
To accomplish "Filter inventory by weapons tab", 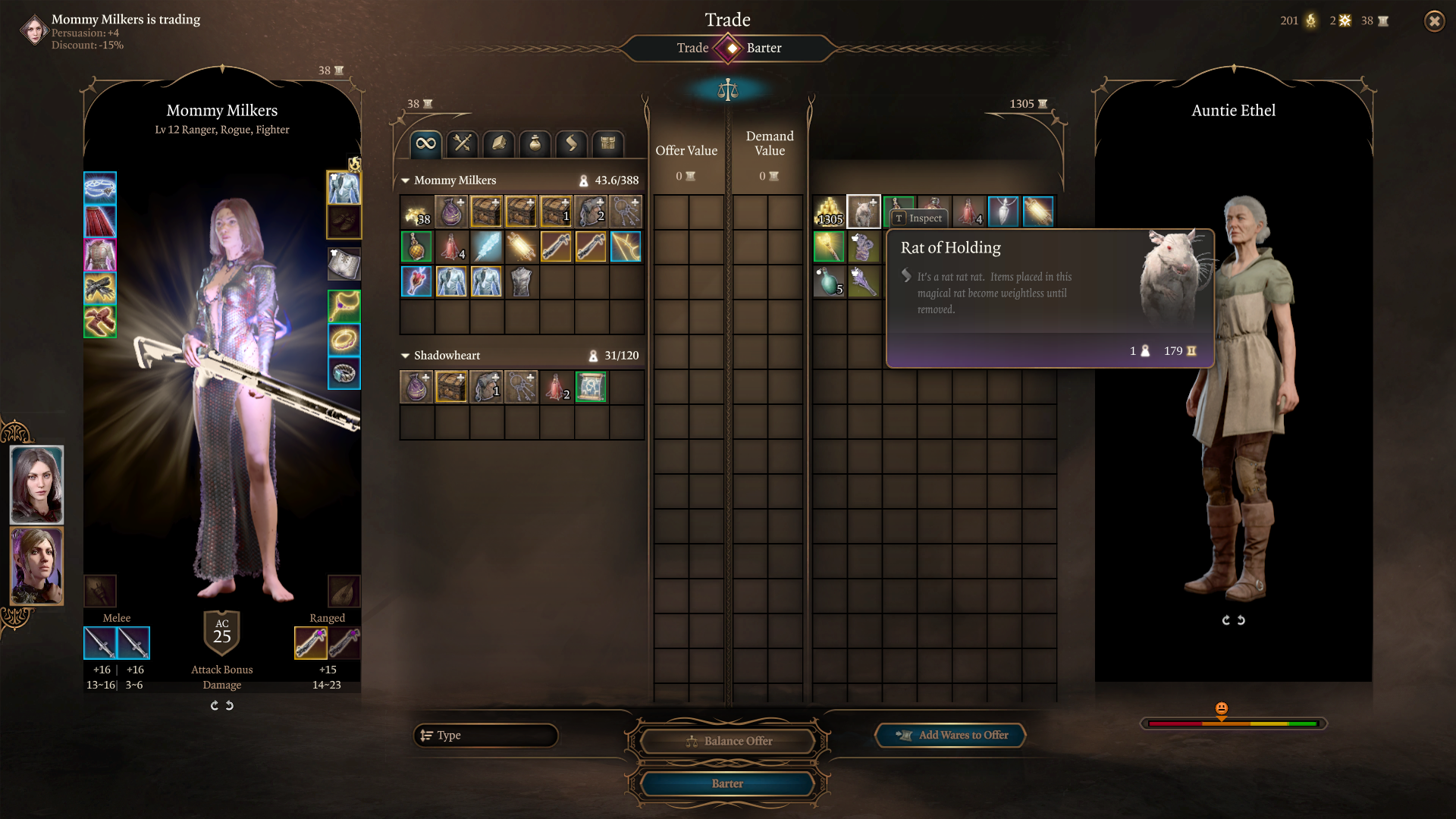I will point(463,143).
